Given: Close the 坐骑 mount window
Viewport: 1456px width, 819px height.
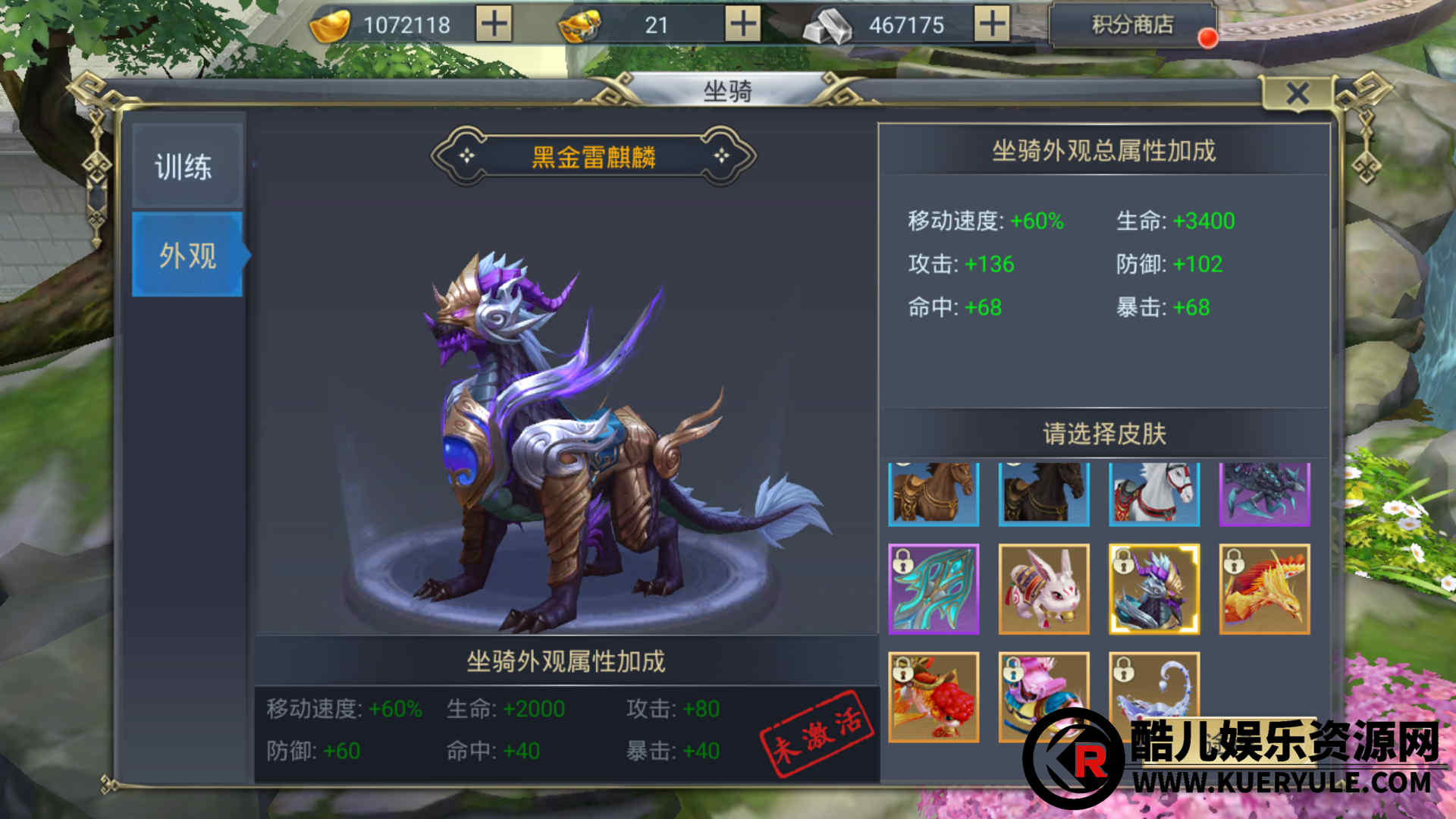Looking at the screenshot, I should tap(1298, 94).
